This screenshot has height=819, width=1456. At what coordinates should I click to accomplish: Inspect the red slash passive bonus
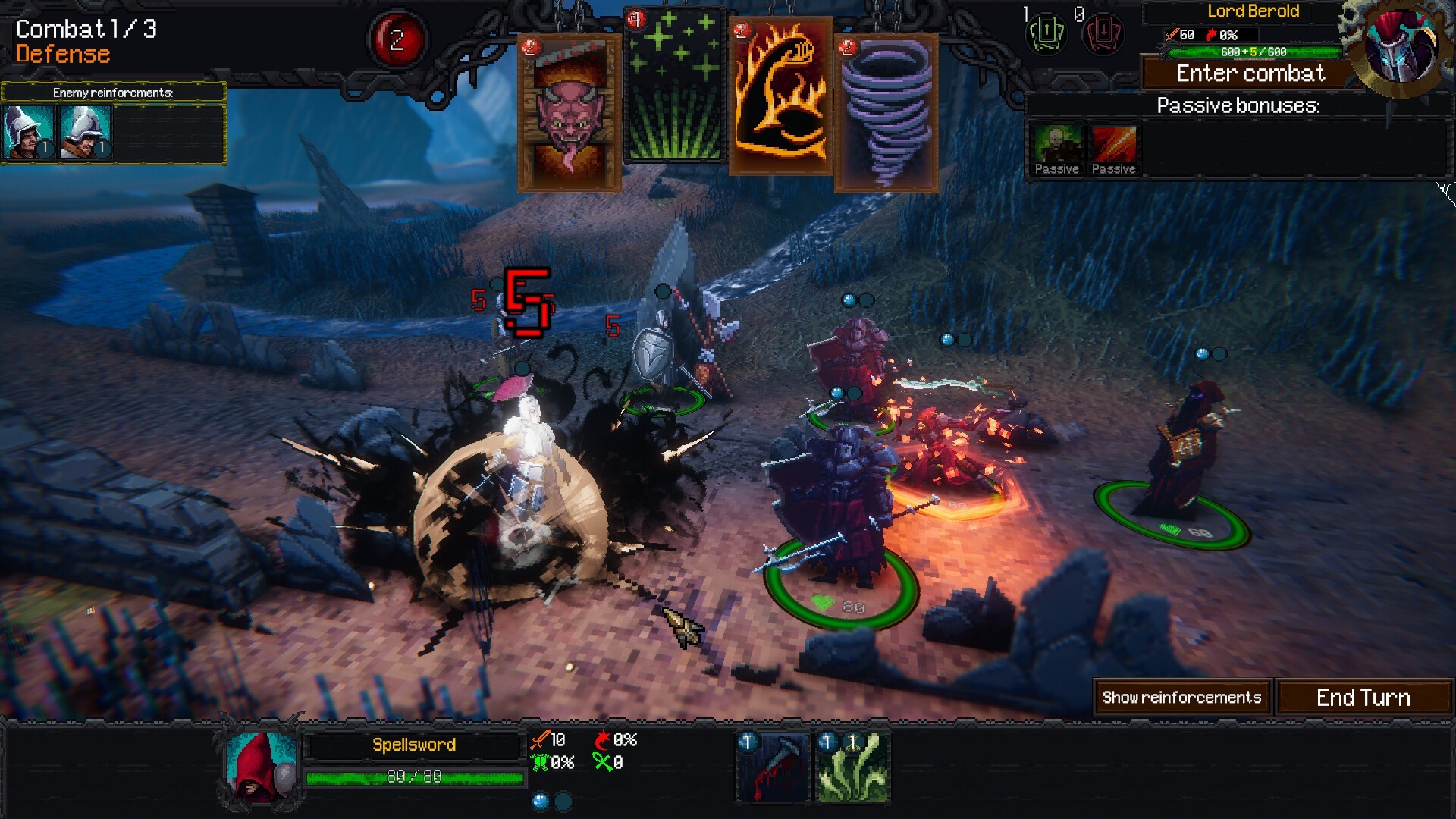(1113, 149)
